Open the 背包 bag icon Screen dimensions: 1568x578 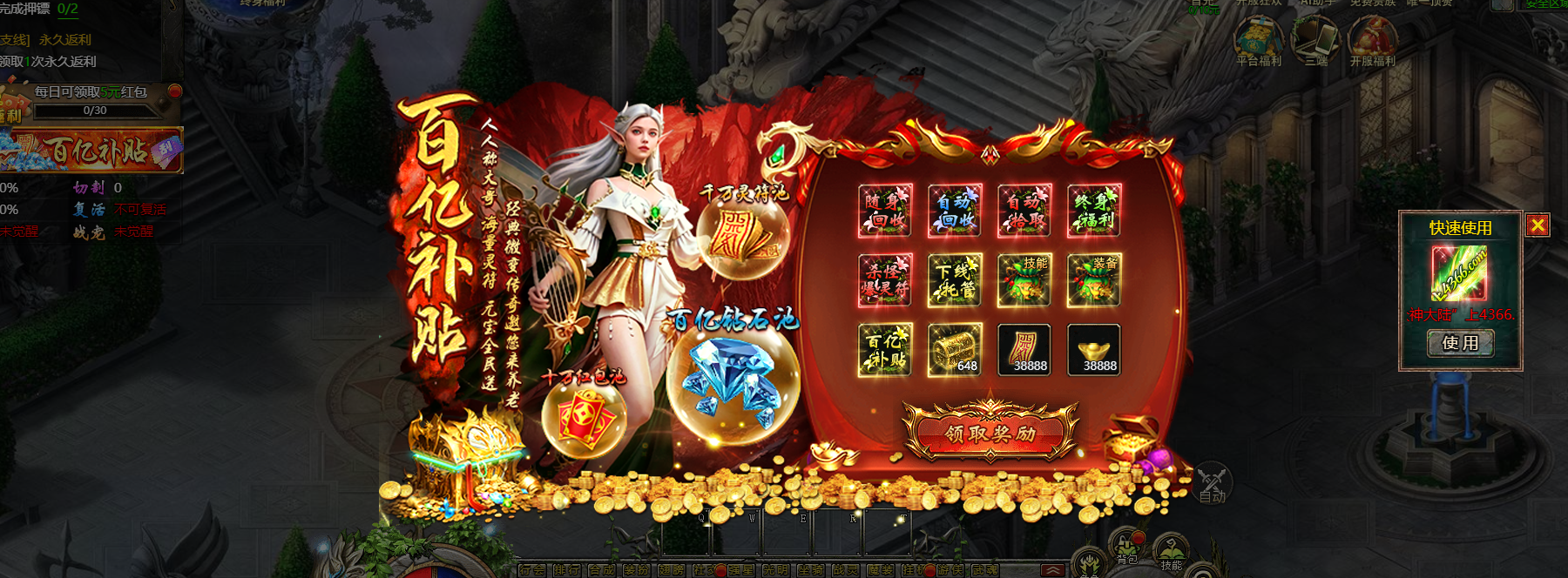click(1127, 548)
